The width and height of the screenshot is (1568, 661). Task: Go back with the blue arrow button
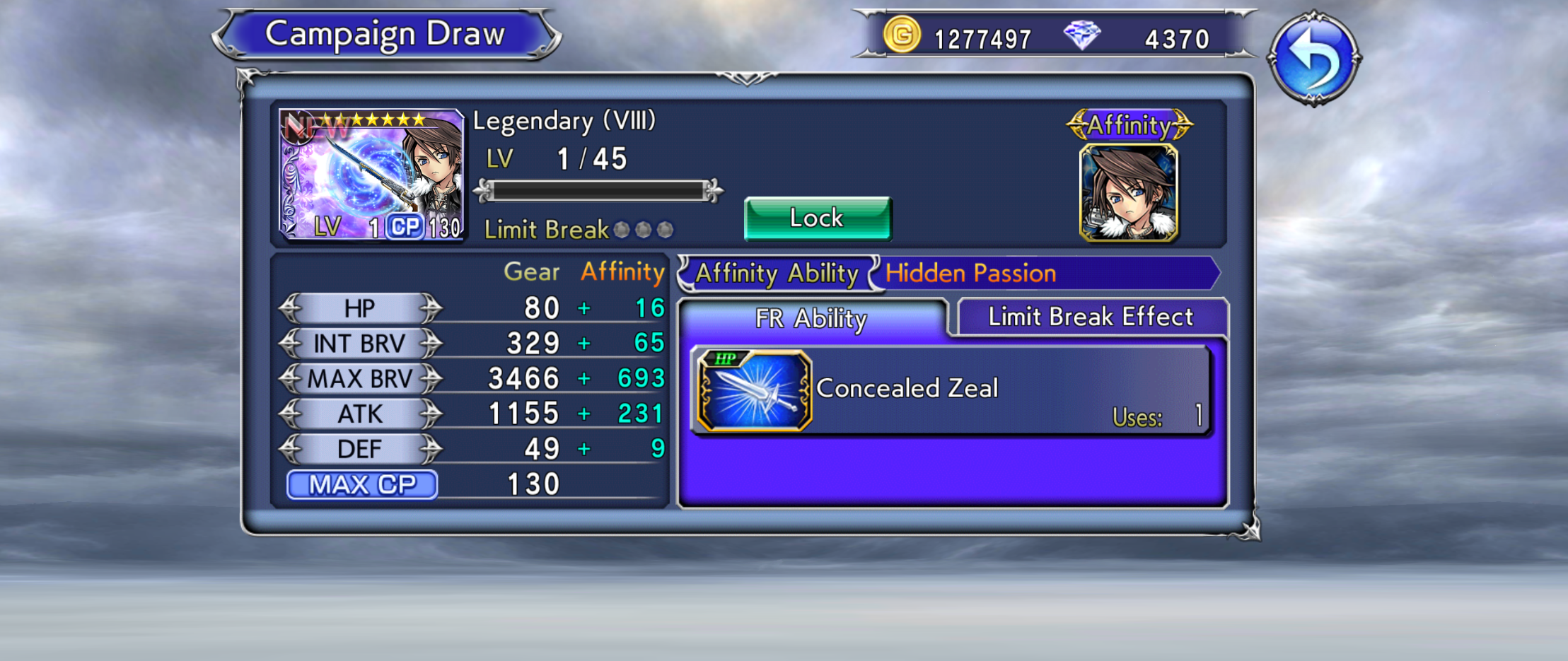point(1313,59)
